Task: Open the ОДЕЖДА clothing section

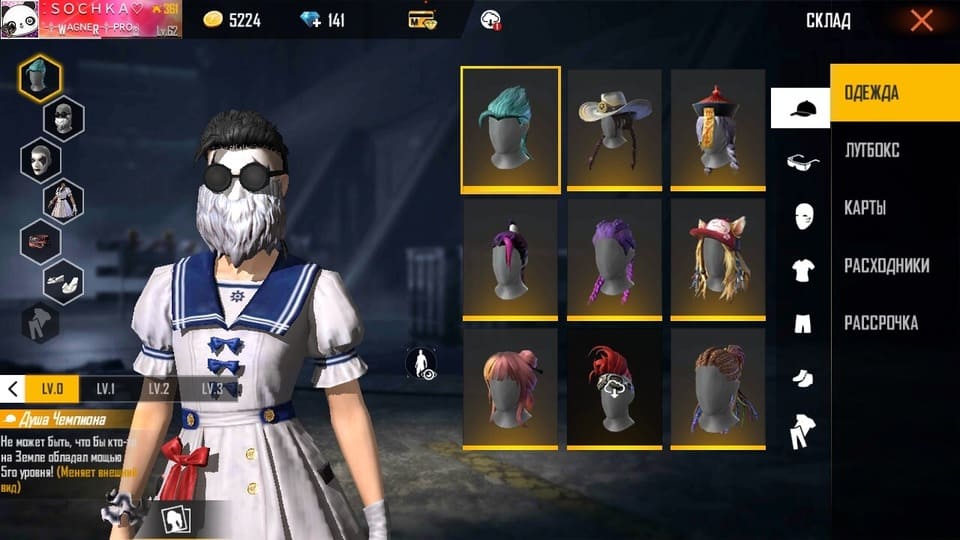Action: 871,93
